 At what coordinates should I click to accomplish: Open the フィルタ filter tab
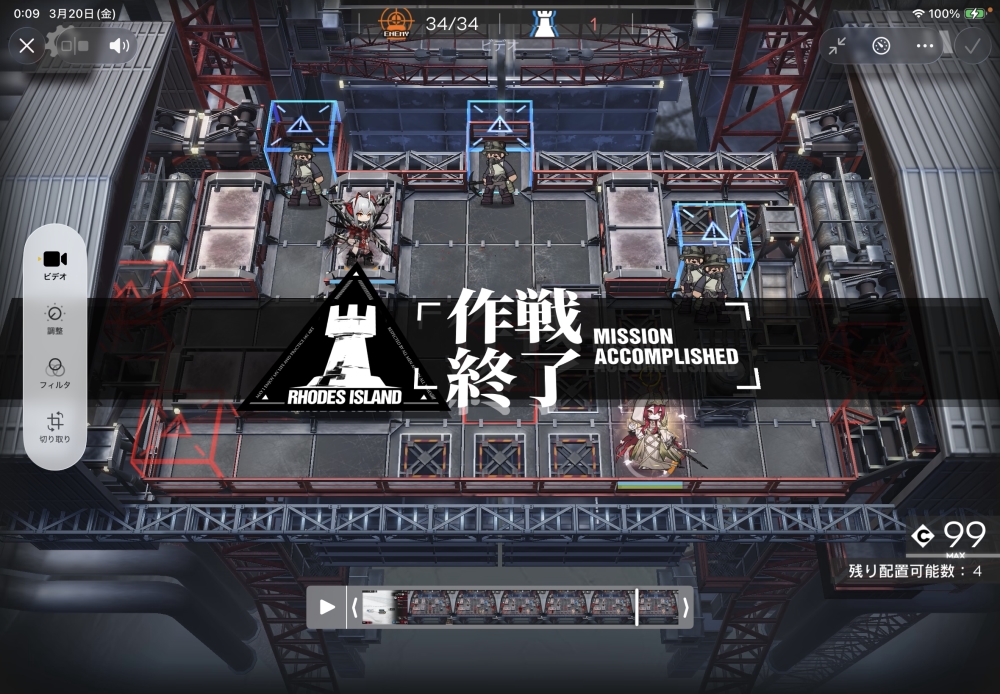(x=55, y=373)
